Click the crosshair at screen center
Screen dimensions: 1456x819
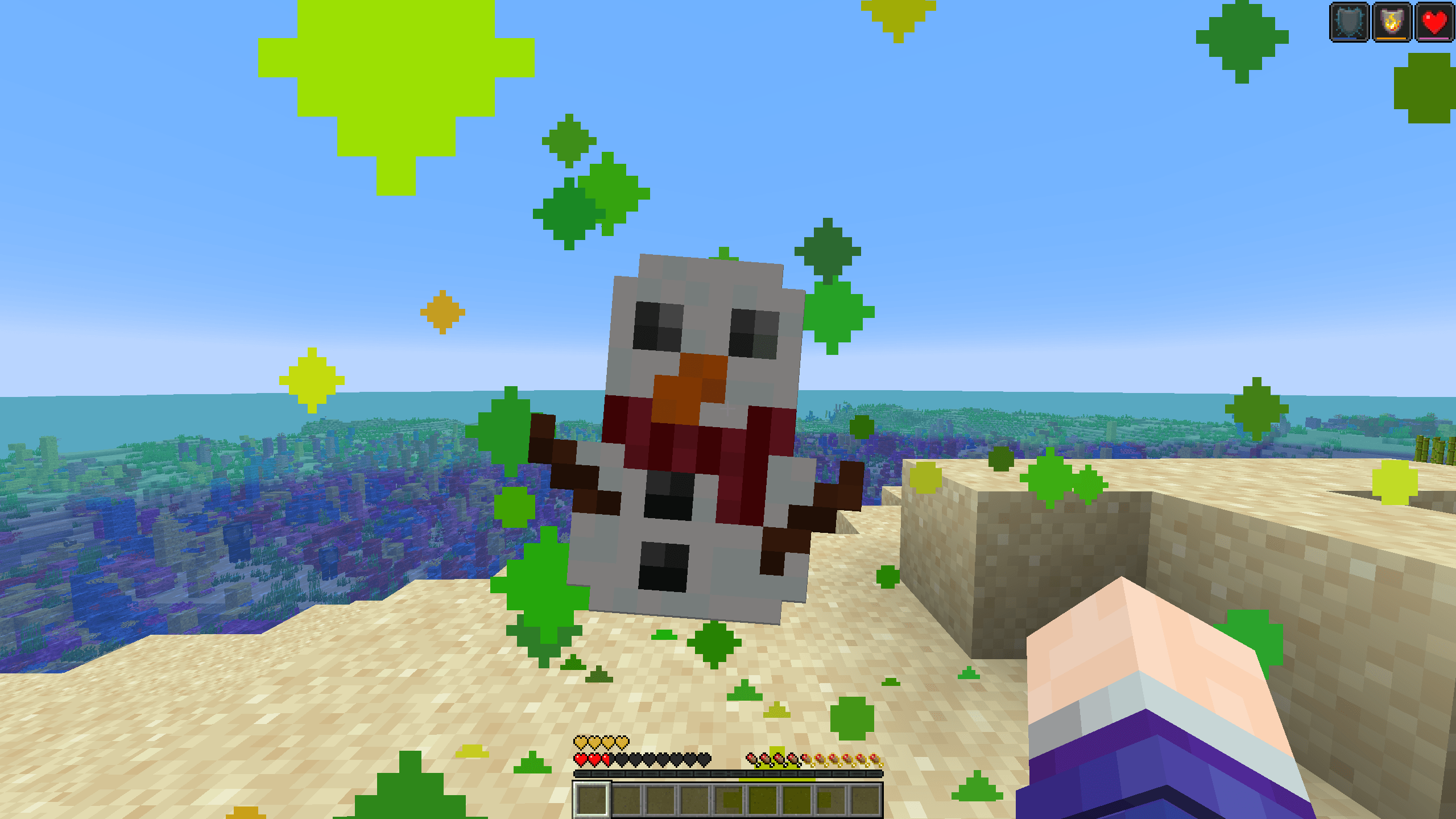pos(728,409)
